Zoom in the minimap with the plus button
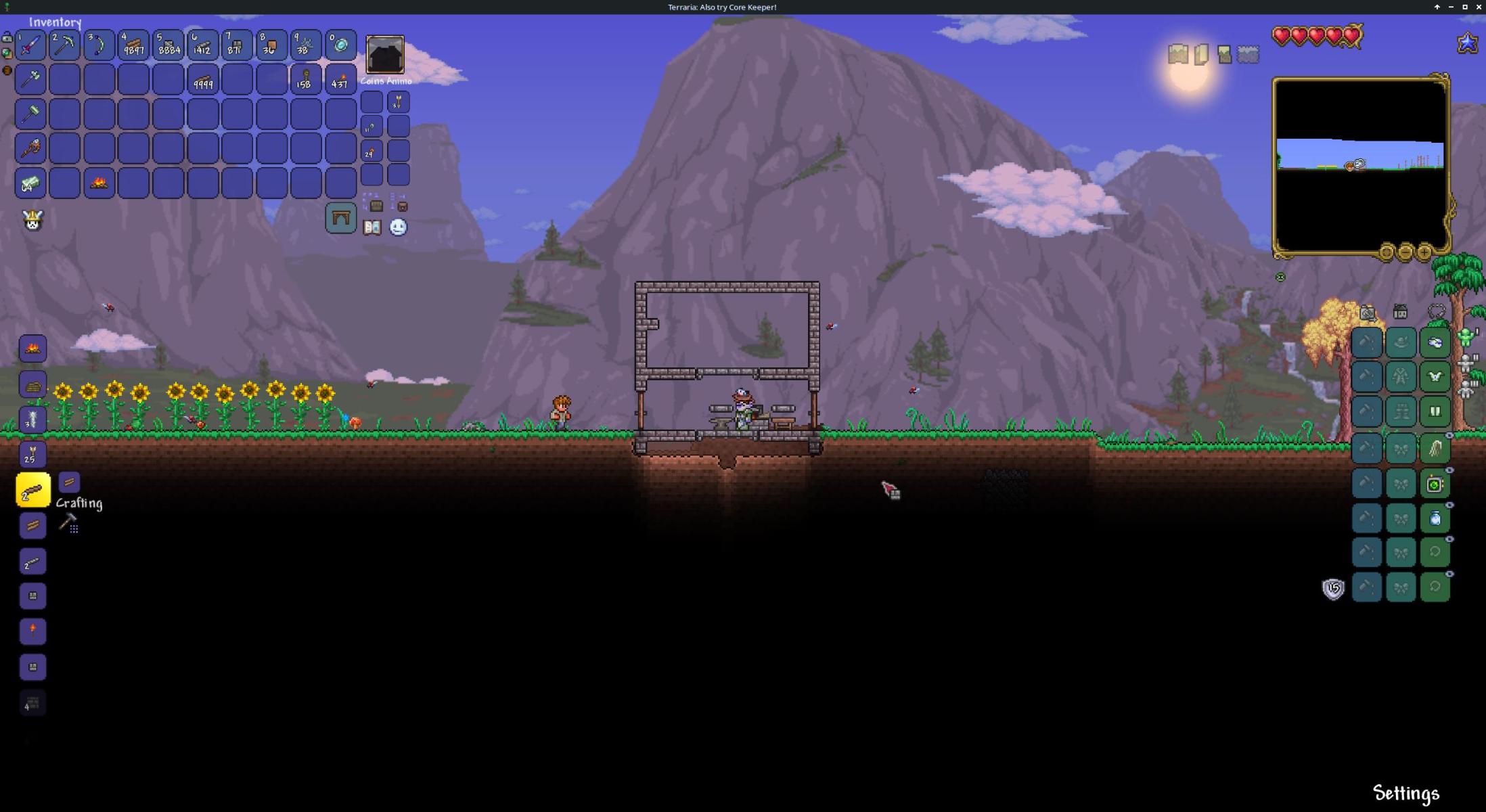The height and width of the screenshot is (812, 1486). coord(1424,253)
